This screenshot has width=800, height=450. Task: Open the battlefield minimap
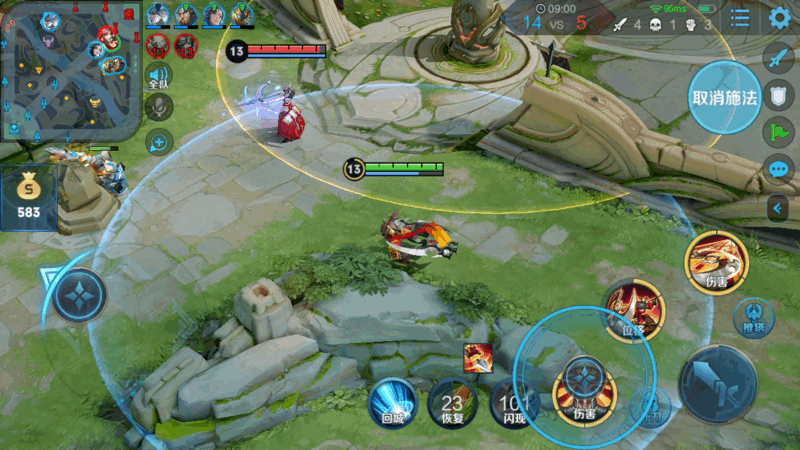(x=70, y=70)
